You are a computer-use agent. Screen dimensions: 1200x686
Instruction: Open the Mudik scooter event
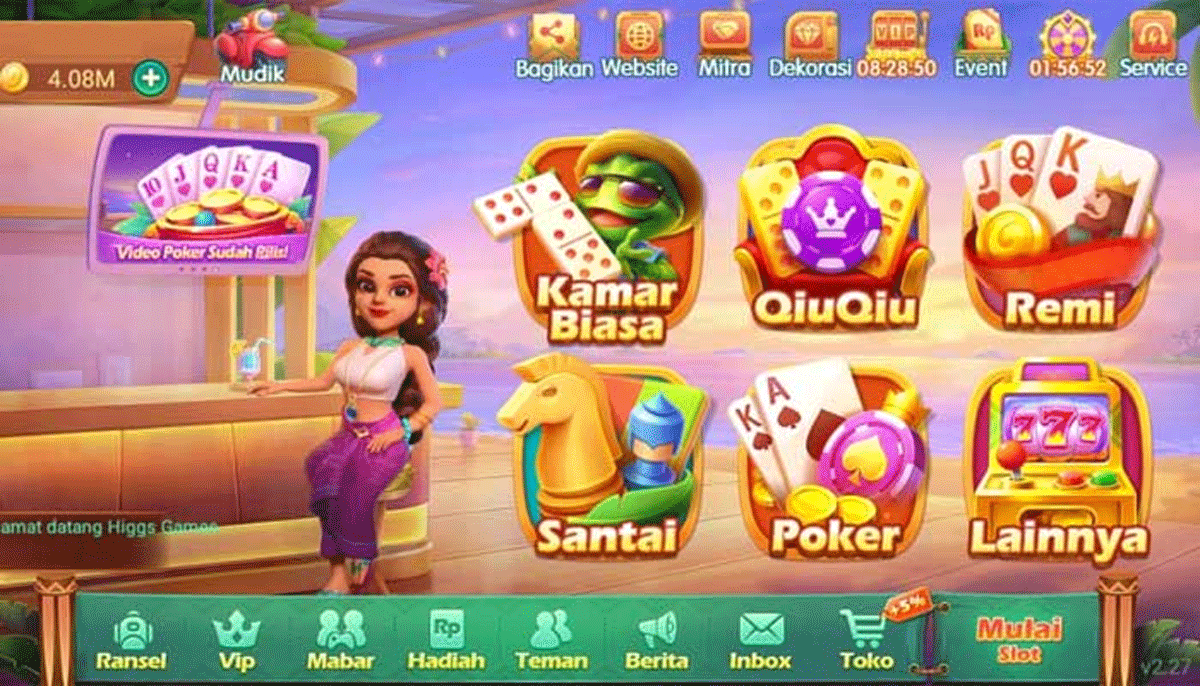coord(252,45)
